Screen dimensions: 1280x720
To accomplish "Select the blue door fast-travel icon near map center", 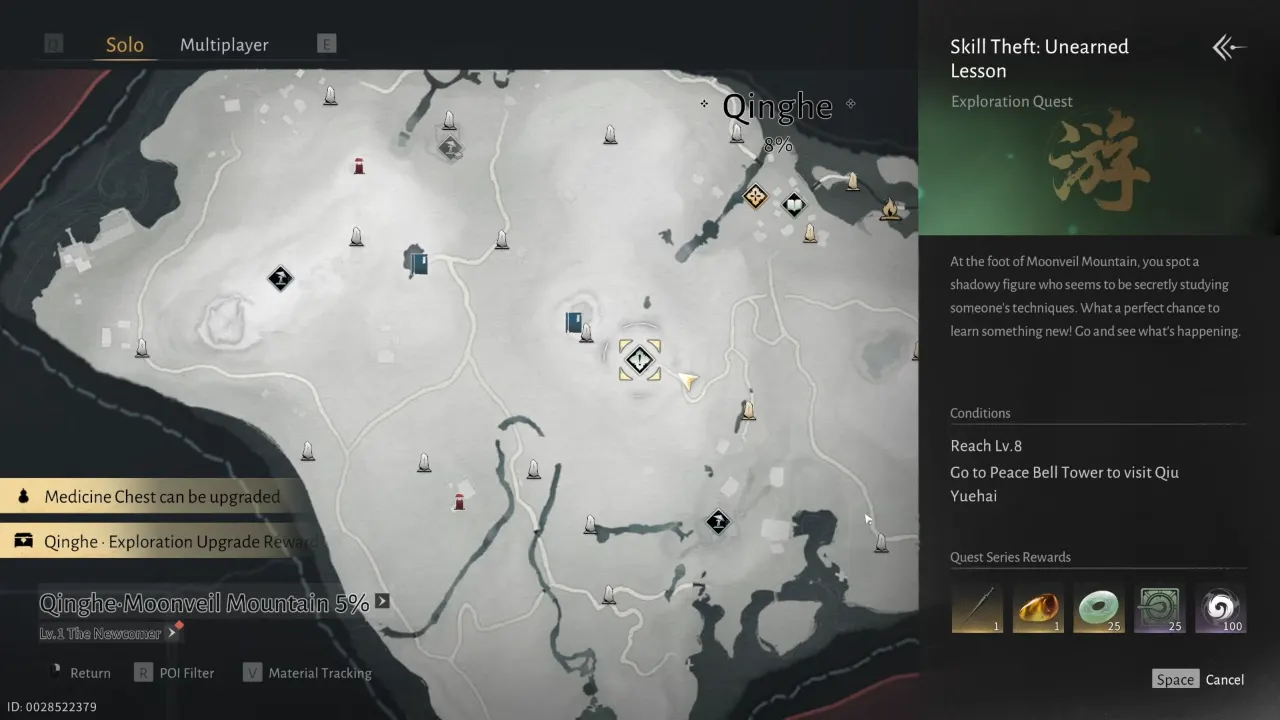I will (574, 323).
